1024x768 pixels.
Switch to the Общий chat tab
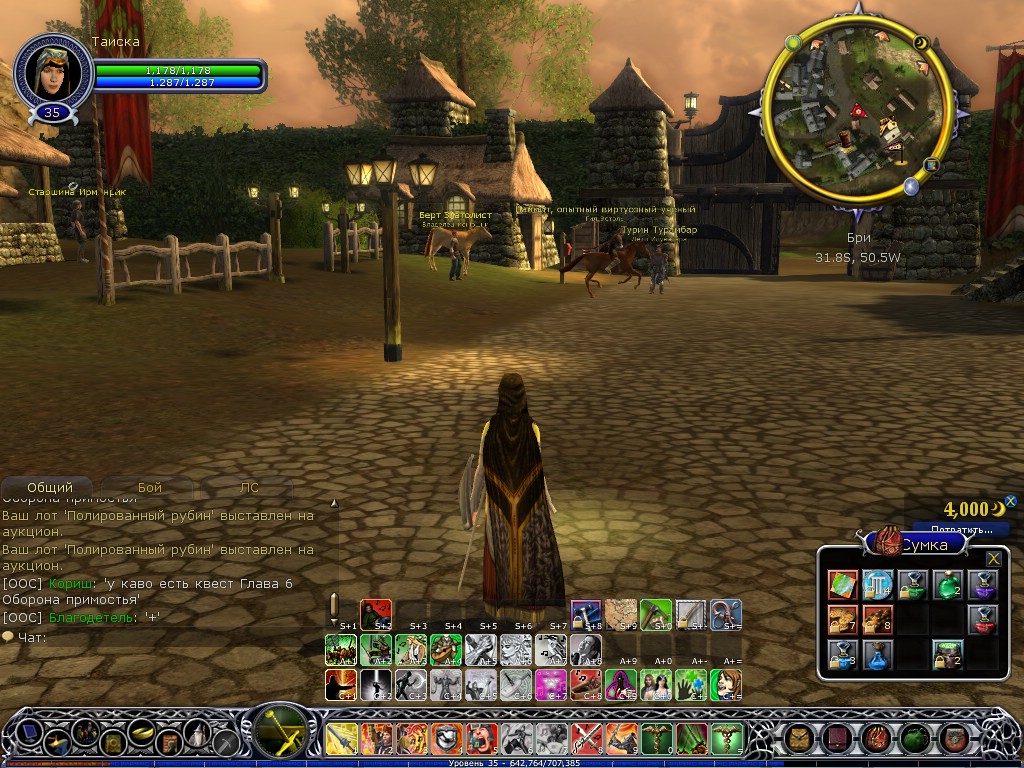50,488
